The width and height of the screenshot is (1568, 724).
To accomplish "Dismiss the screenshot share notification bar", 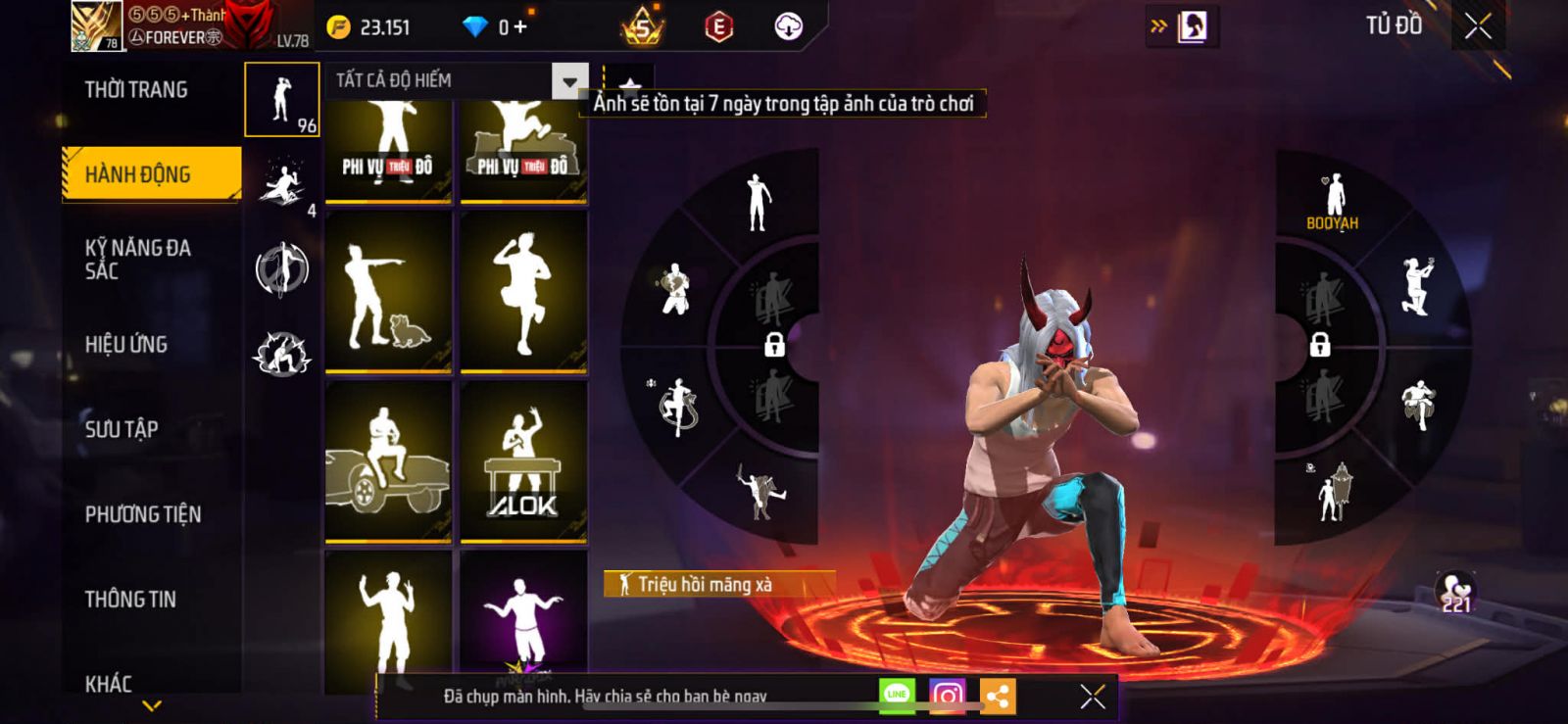I will pos(1093,697).
